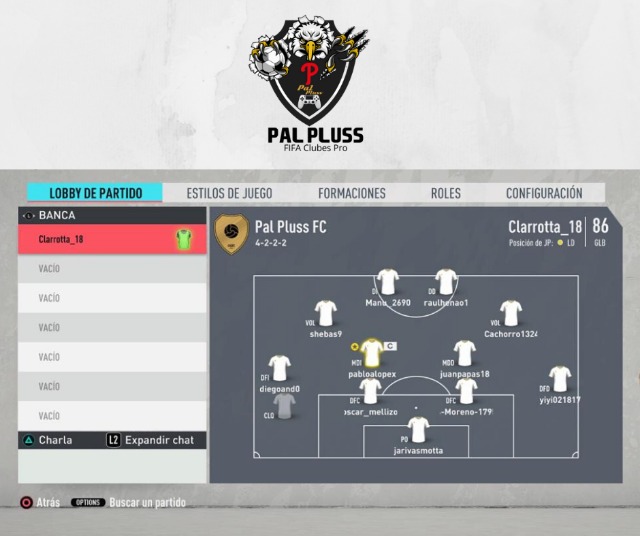Select the Formaciones tab

tap(352, 193)
